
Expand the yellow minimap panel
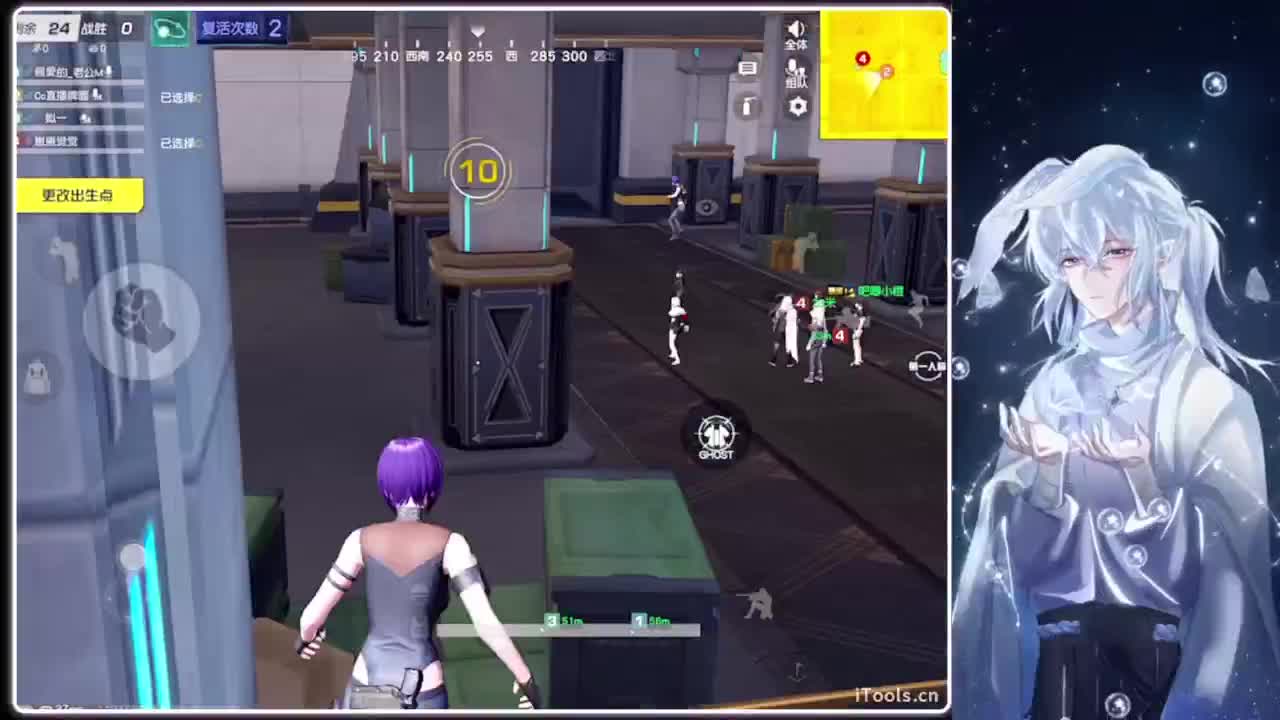pyautogui.click(x=884, y=72)
